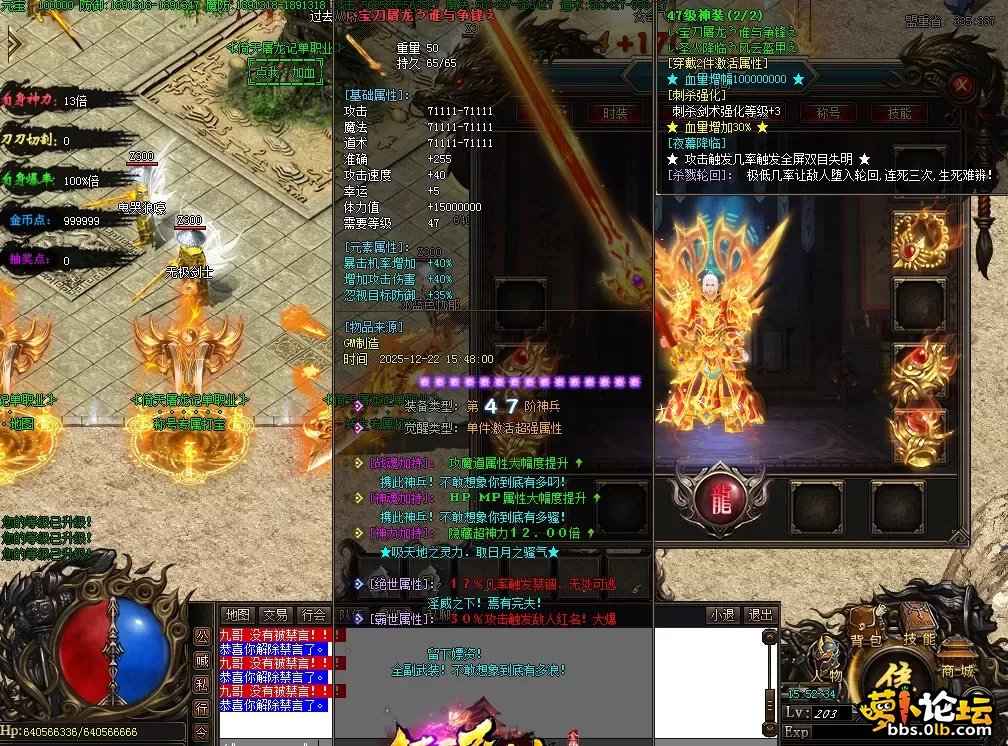The height and width of the screenshot is (746, 1008).
Task: Open the 称号 (title) tab
Action: click(827, 113)
